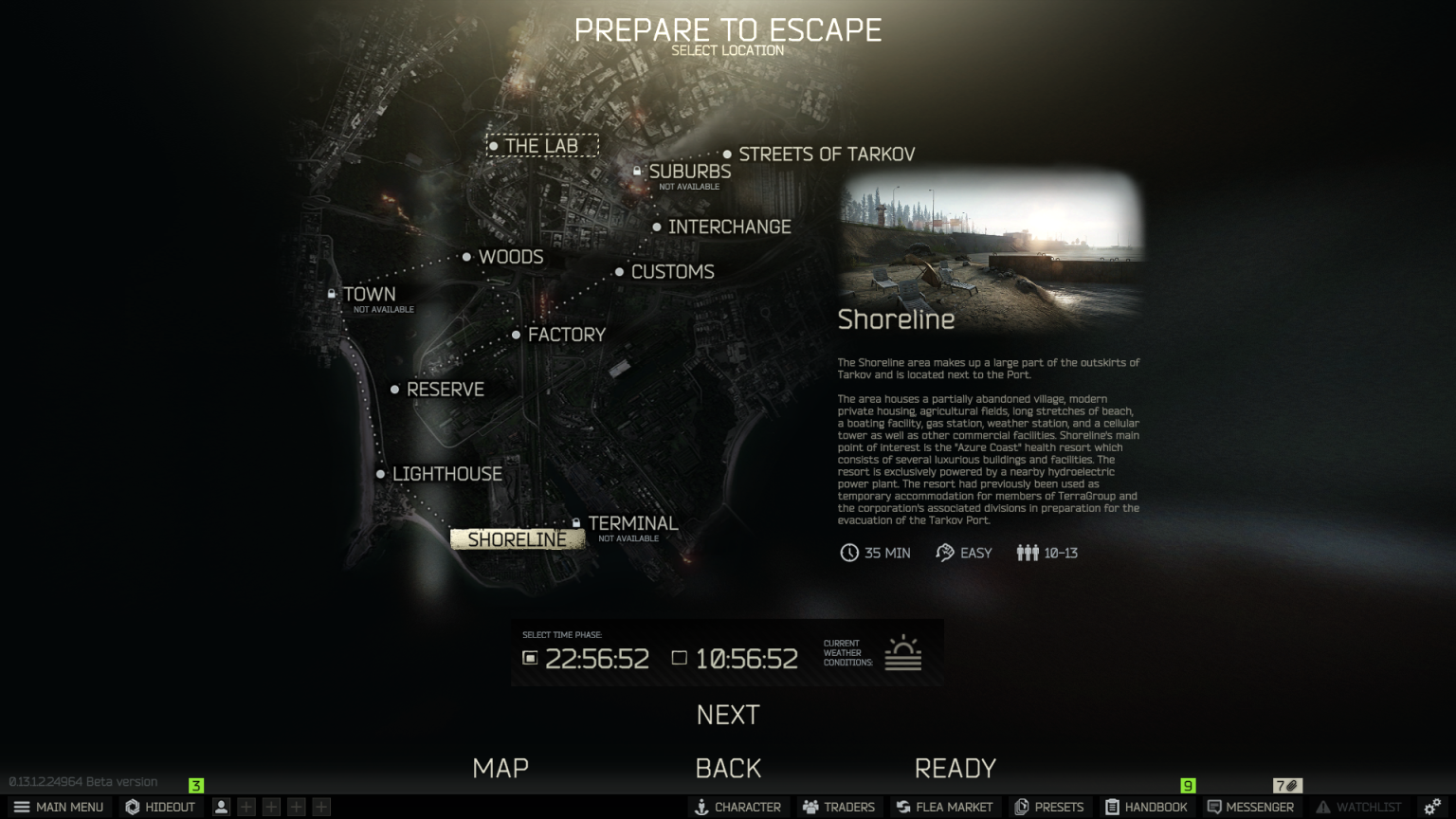Click READY to start the raid
Viewport: 1456px width, 819px height.
tap(956, 768)
